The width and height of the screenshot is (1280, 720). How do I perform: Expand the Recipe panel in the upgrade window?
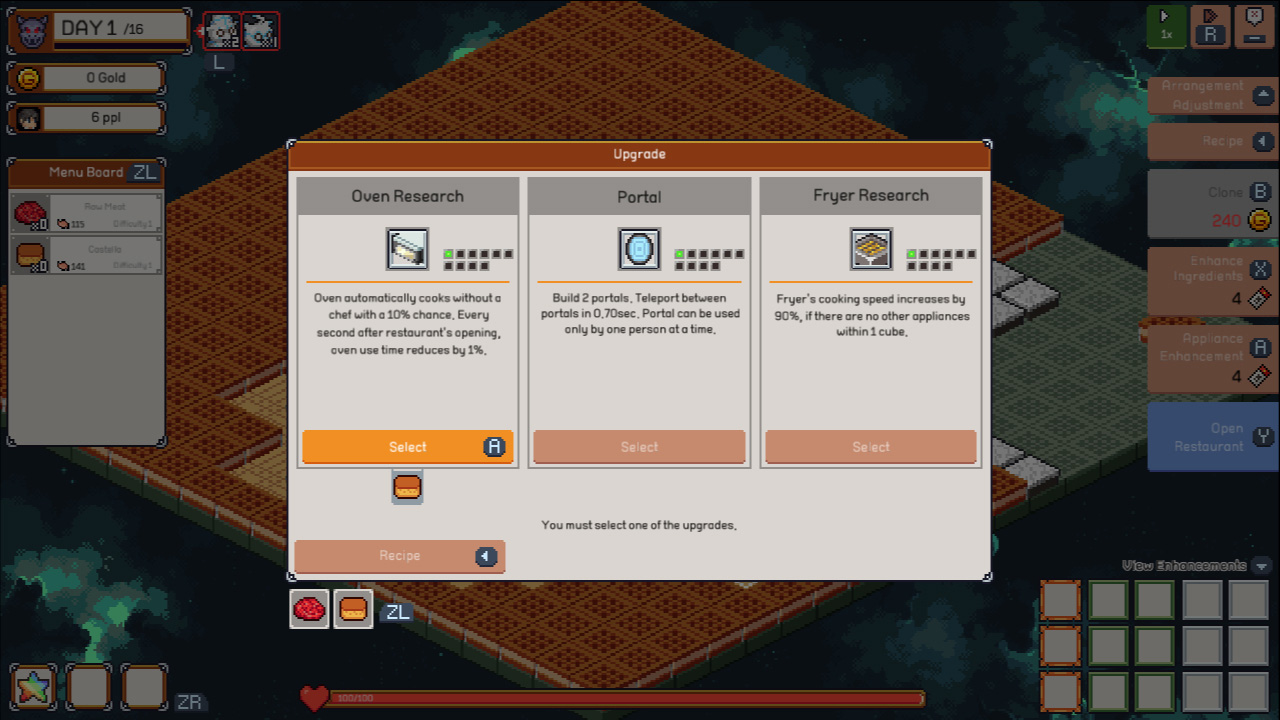pos(399,556)
